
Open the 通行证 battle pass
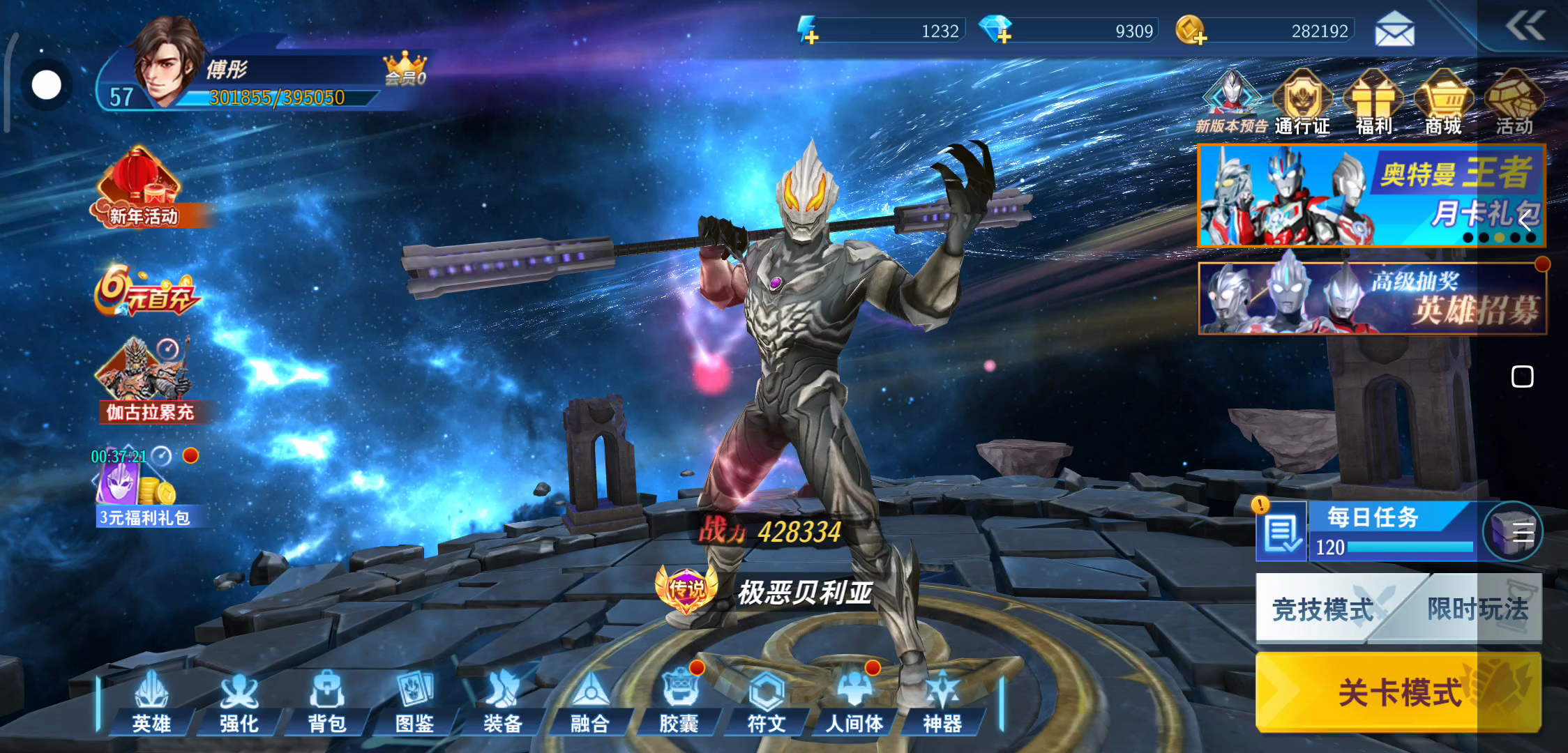click(x=1302, y=102)
